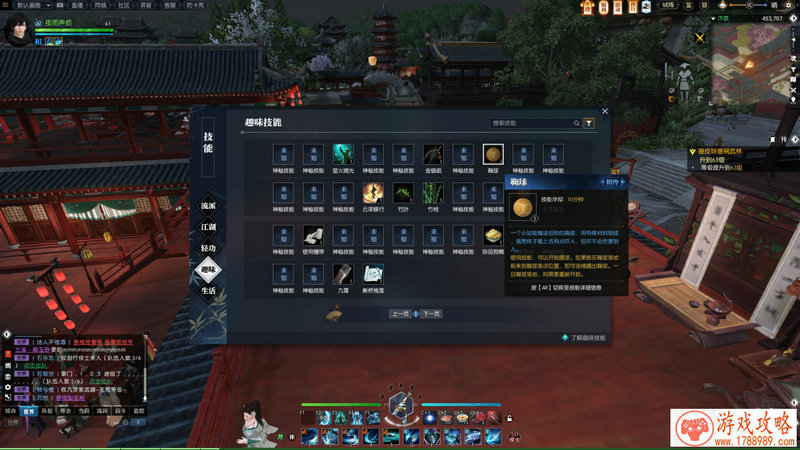This screenshot has width=800, height=450.
Task: Choose the 使用绷带 bandage skill
Action: 313,235
